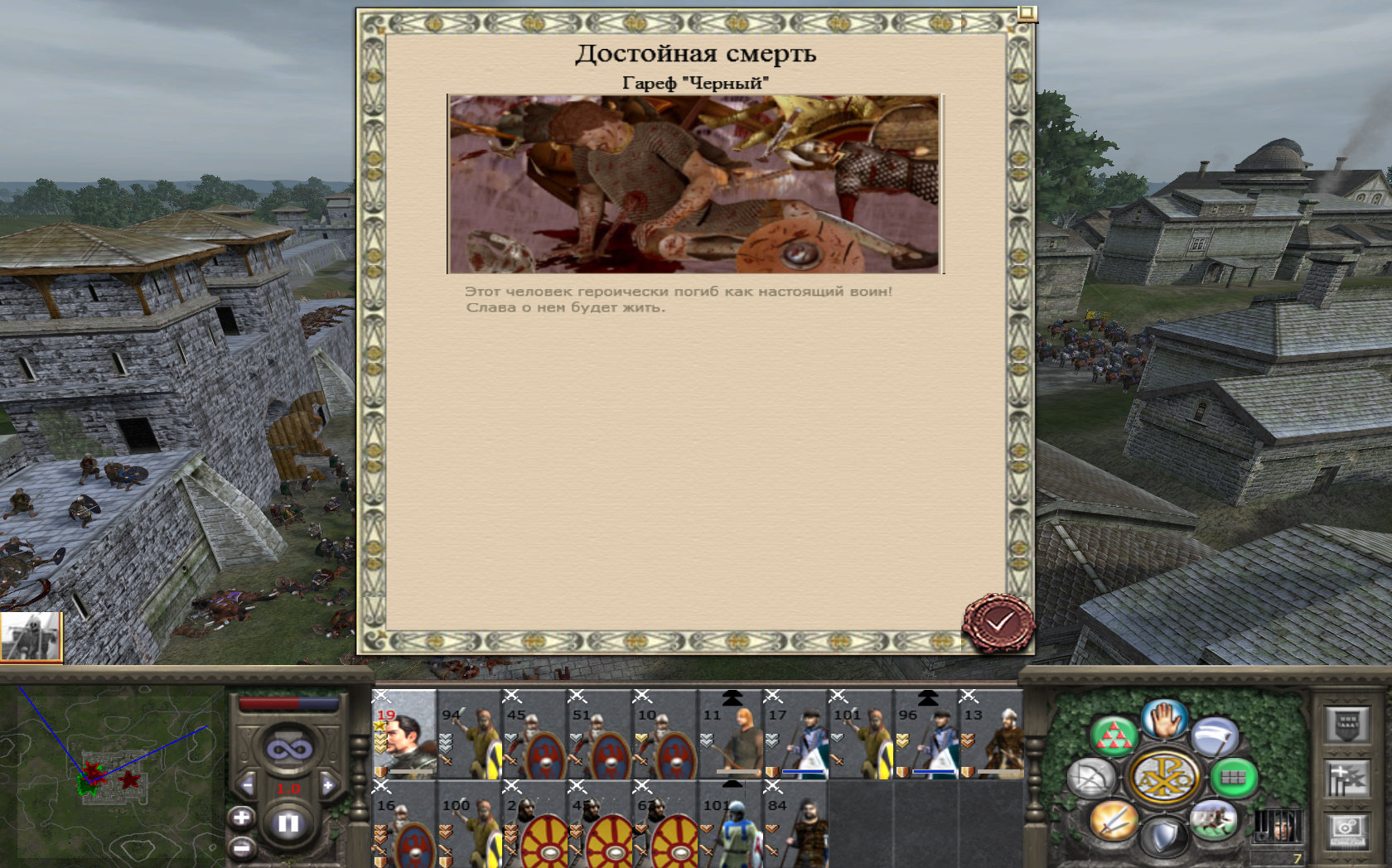Zoom in on the battle minimap
Image resolution: width=1392 pixels, height=868 pixels.
click(x=241, y=818)
